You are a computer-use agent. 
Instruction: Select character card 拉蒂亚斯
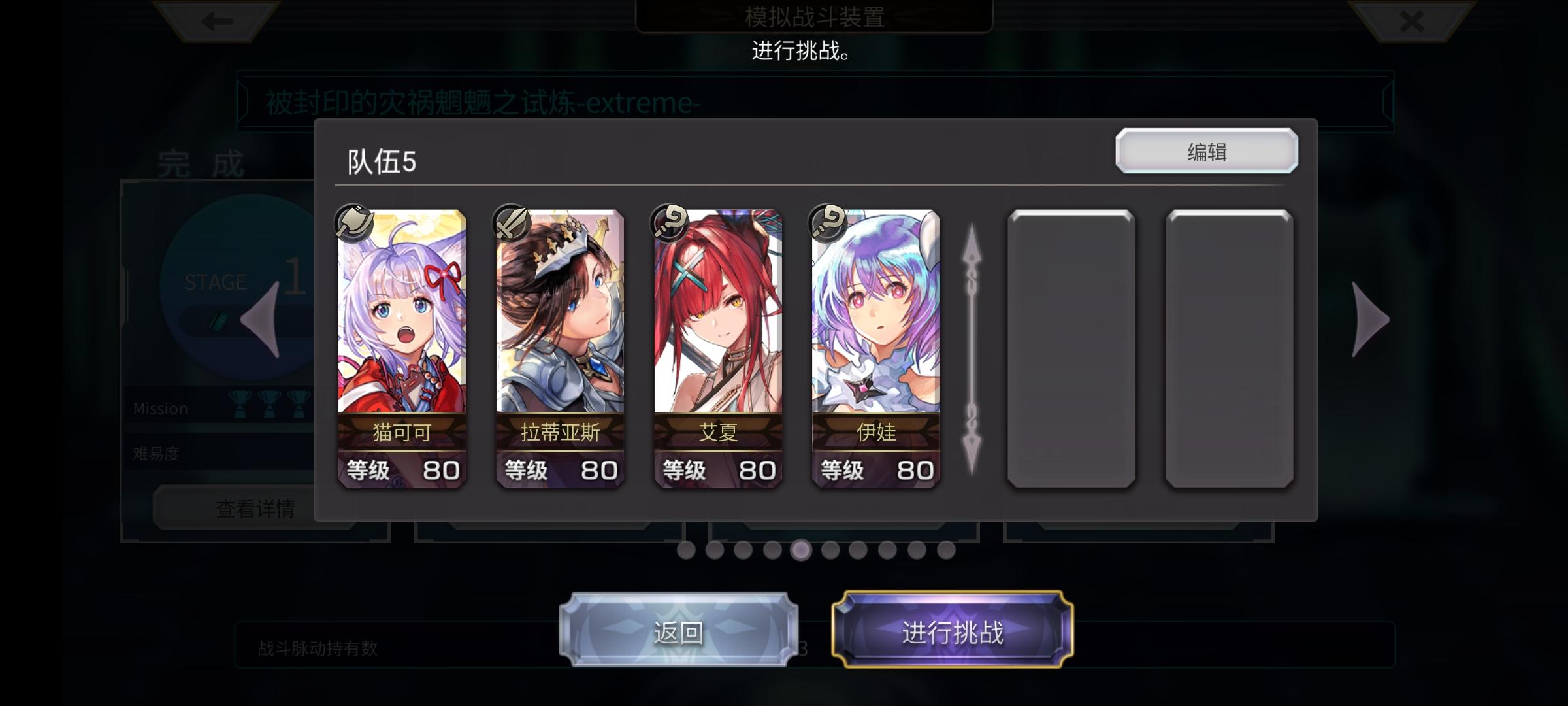pos(559,346)
